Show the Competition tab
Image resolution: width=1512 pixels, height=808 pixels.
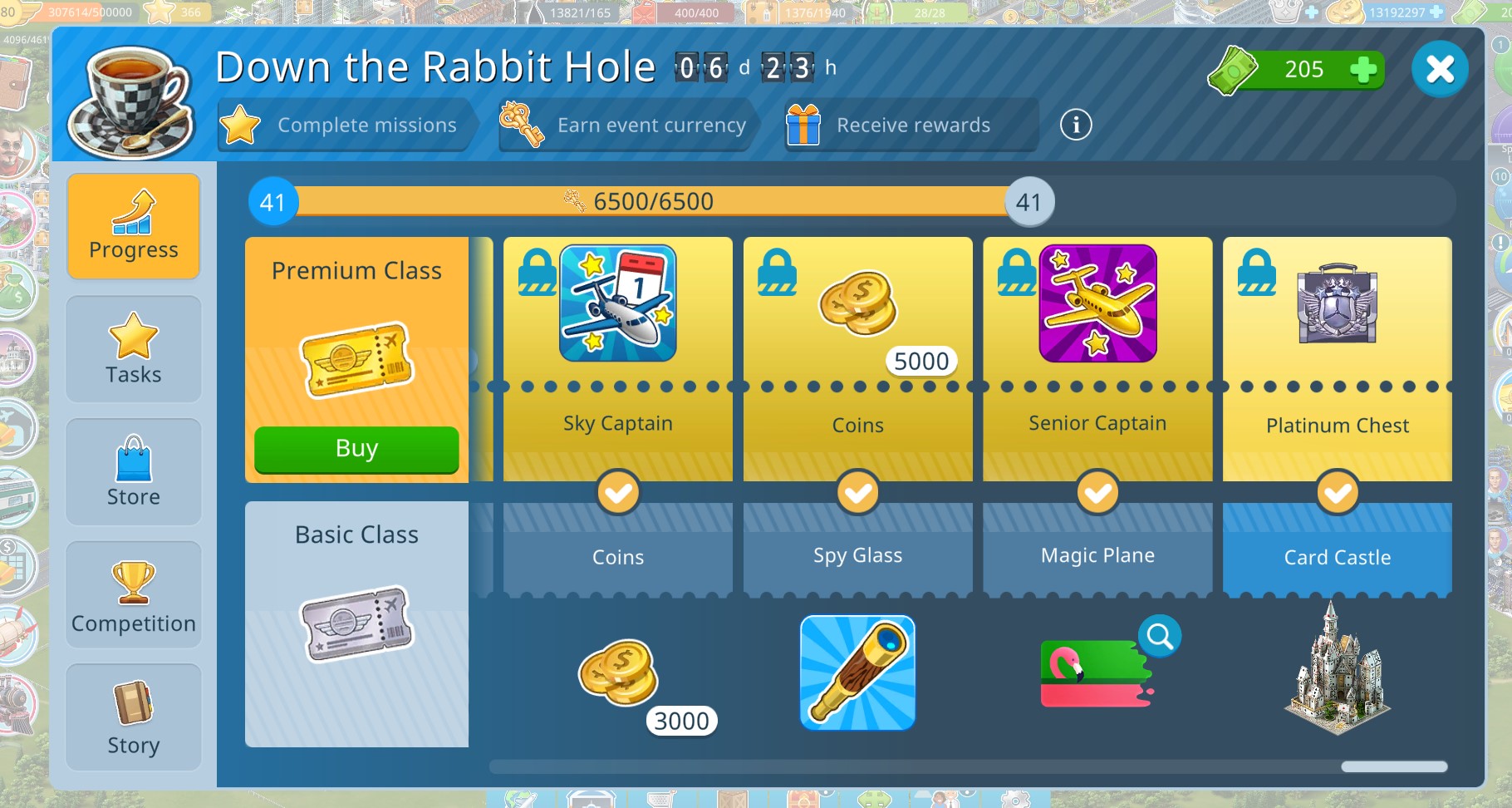tap(134, 594)
